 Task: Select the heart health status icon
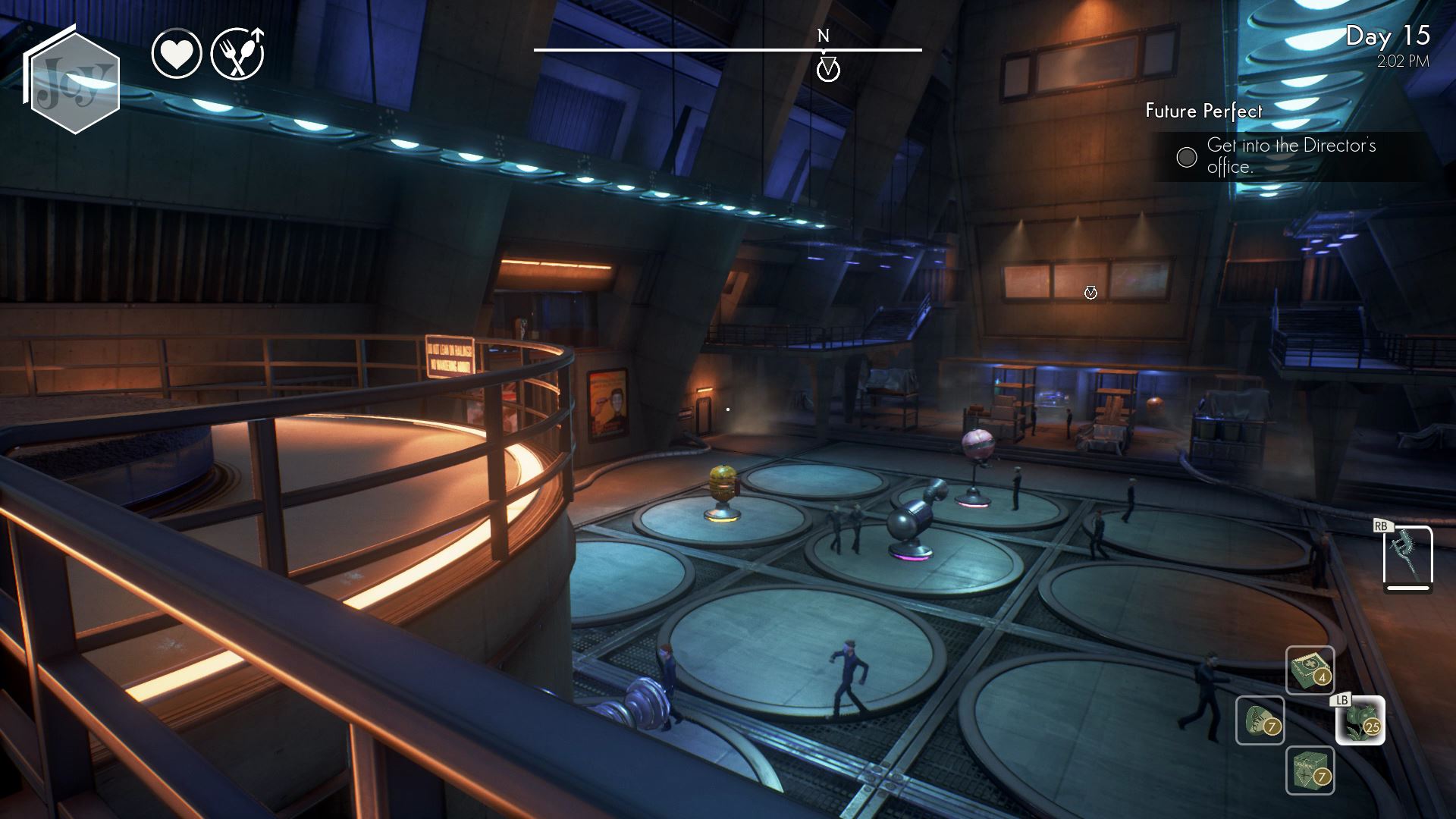pos(177,54)
